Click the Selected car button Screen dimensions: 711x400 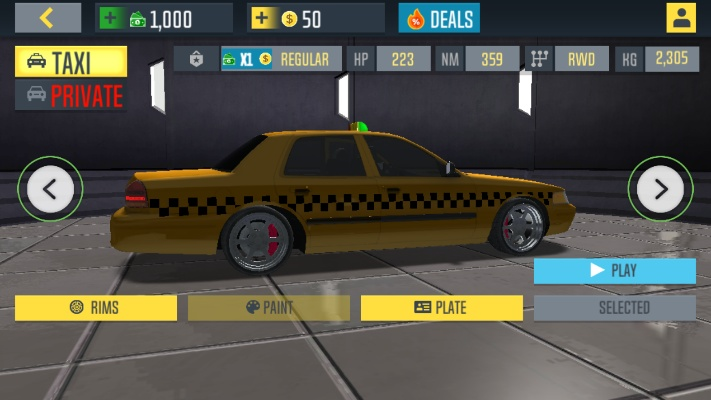(614, 308)
